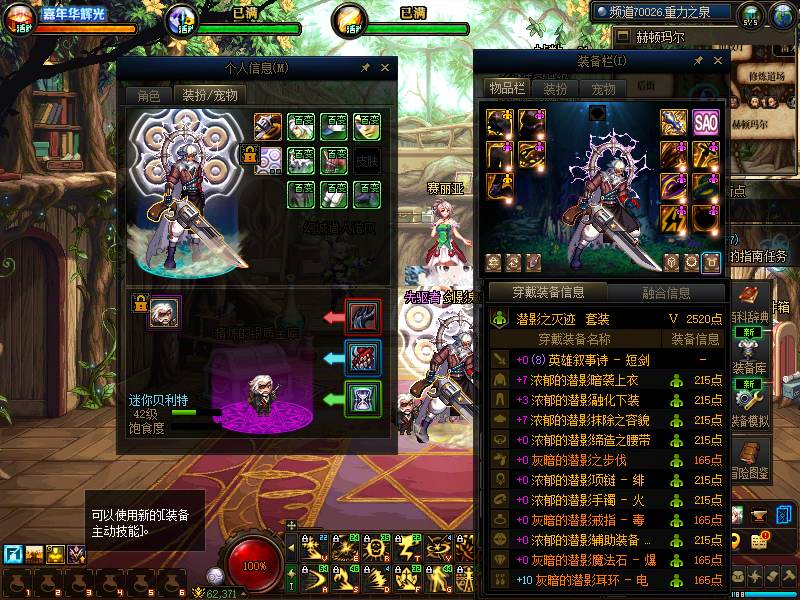Open the 修炼道场 training dojo map label
Screen dimensions: 800x600
(x=765, y=75)
